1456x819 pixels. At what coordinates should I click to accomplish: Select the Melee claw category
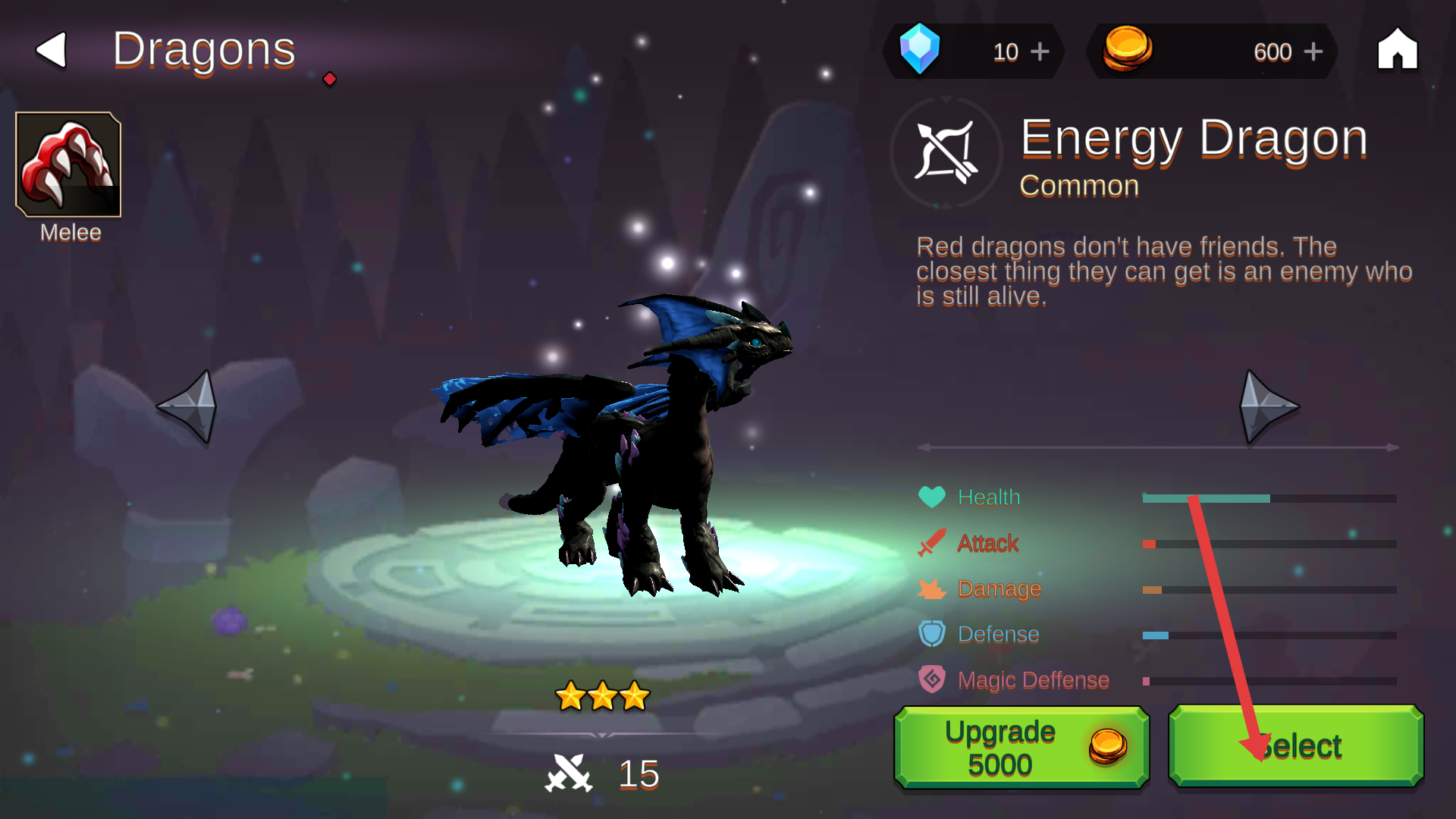click(x=68, y=165)
